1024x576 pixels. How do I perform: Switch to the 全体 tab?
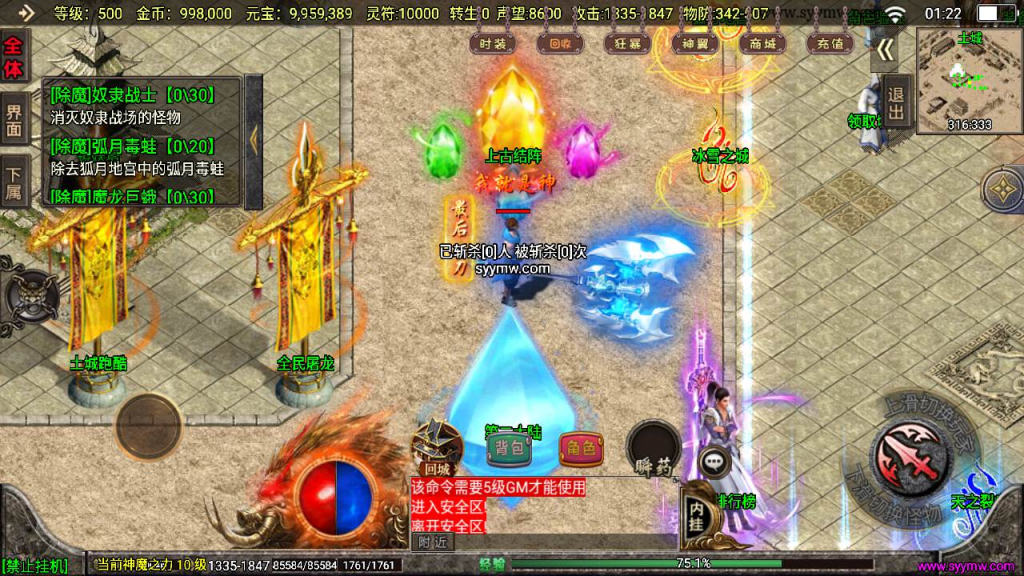14,57
